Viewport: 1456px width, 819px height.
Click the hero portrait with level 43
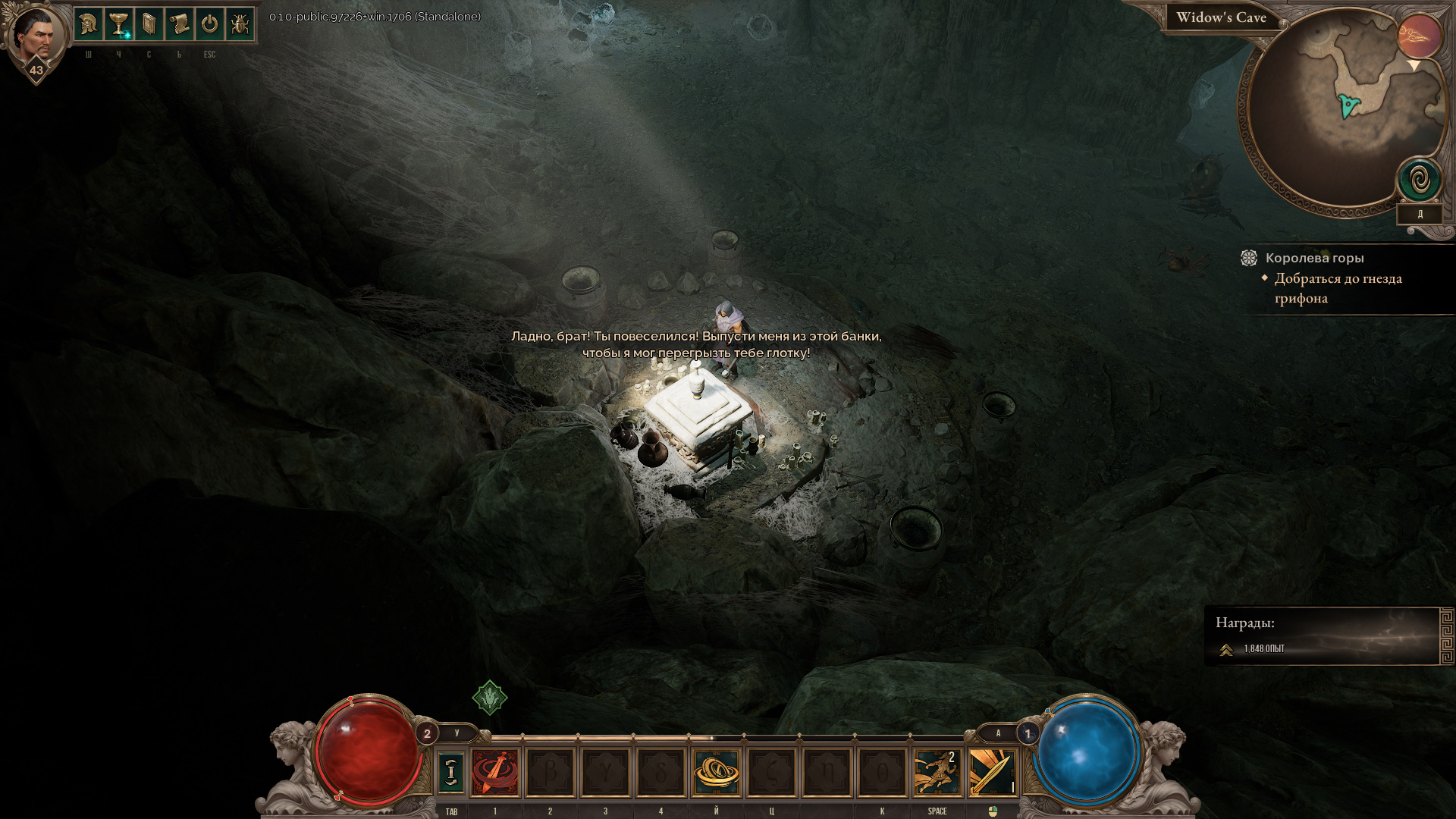[x=36, y=36]
